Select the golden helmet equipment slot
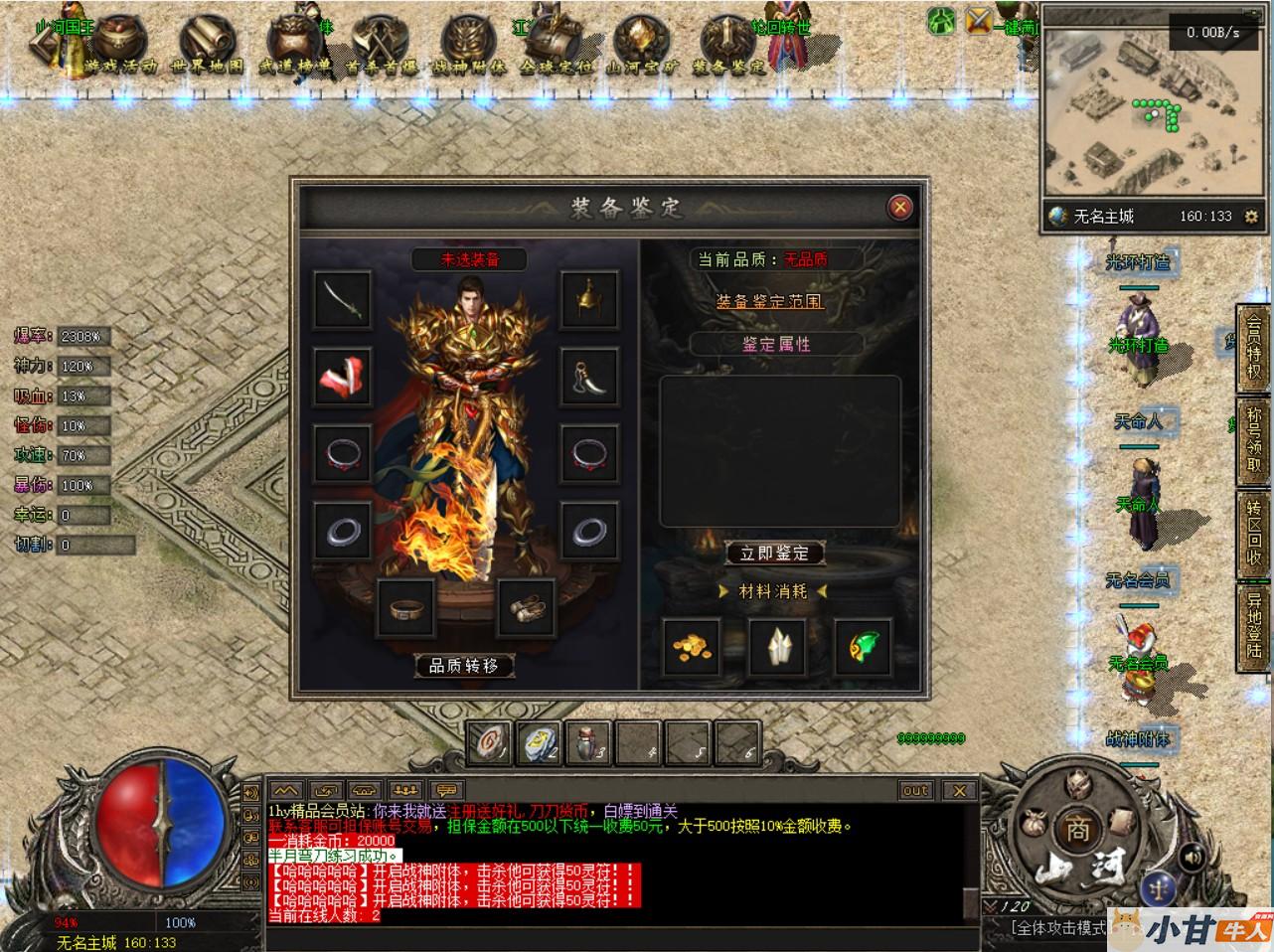This screenshot has width=1274, height=952. (590, 299)
